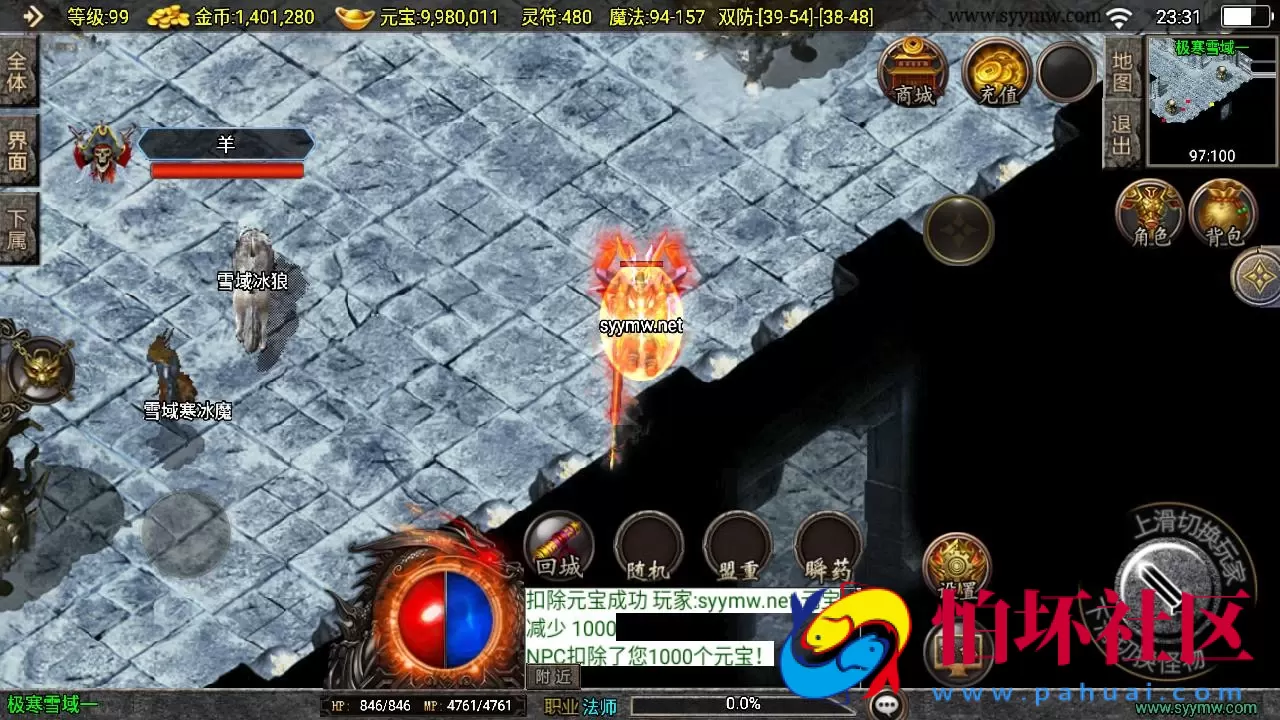Click the 0.0% experience progress bar
Viewport: 1280px width, 720px height.
coord(744,703)
